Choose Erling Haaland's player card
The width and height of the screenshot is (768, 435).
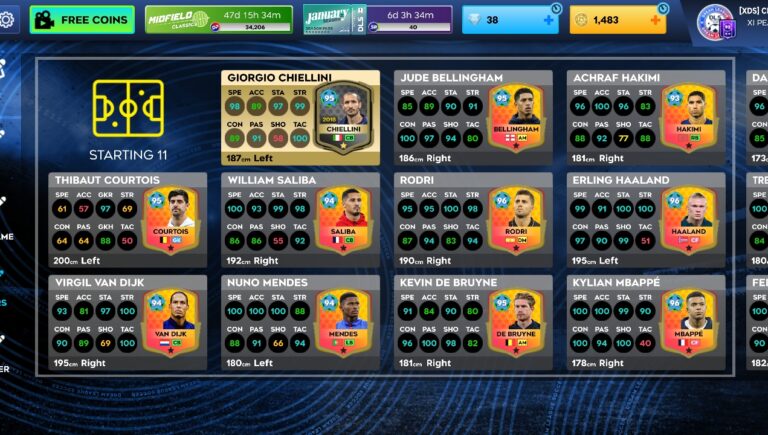tap(646, 220)
